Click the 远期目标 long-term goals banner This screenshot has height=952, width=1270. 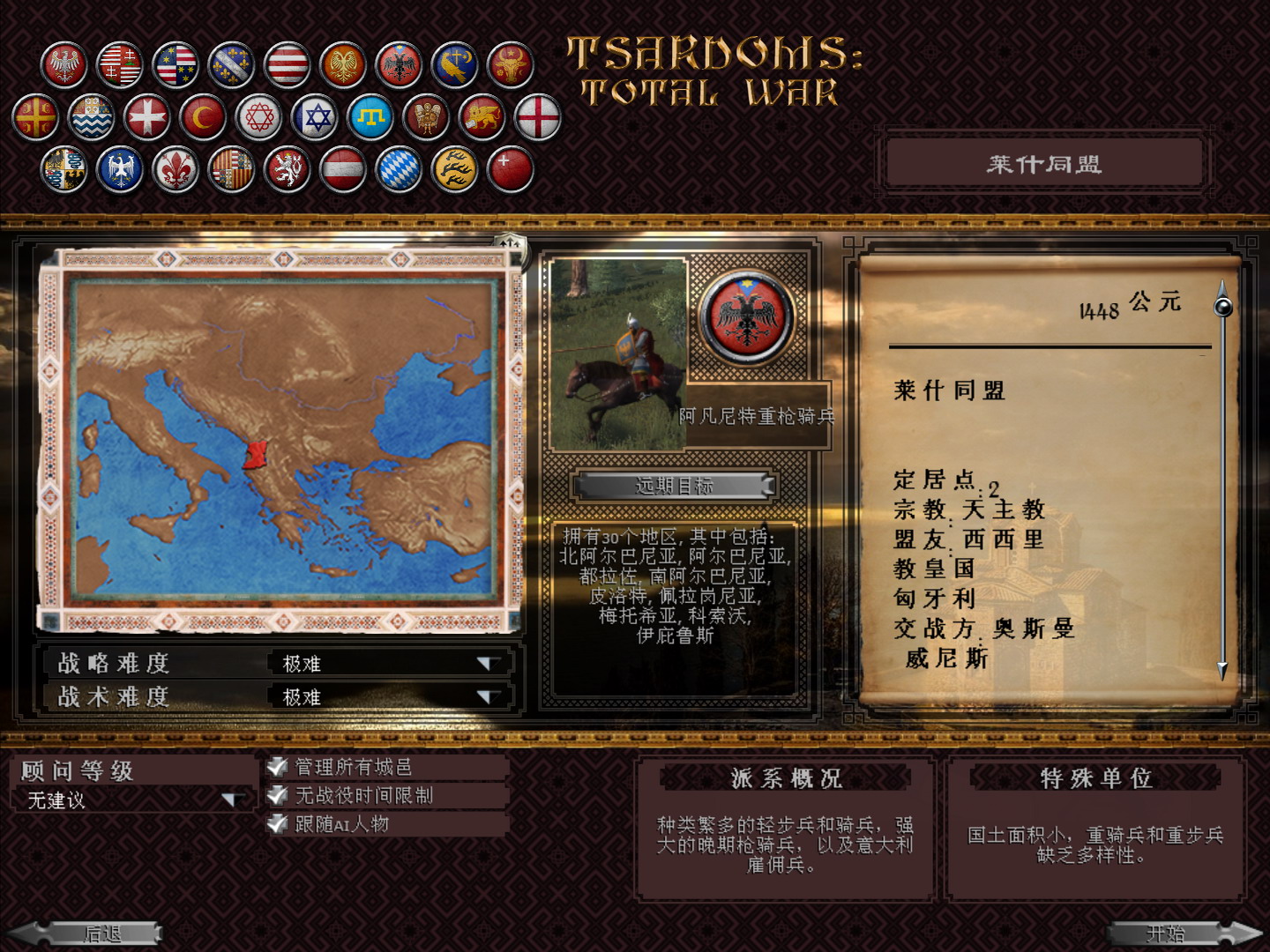[x=673, y=486]
